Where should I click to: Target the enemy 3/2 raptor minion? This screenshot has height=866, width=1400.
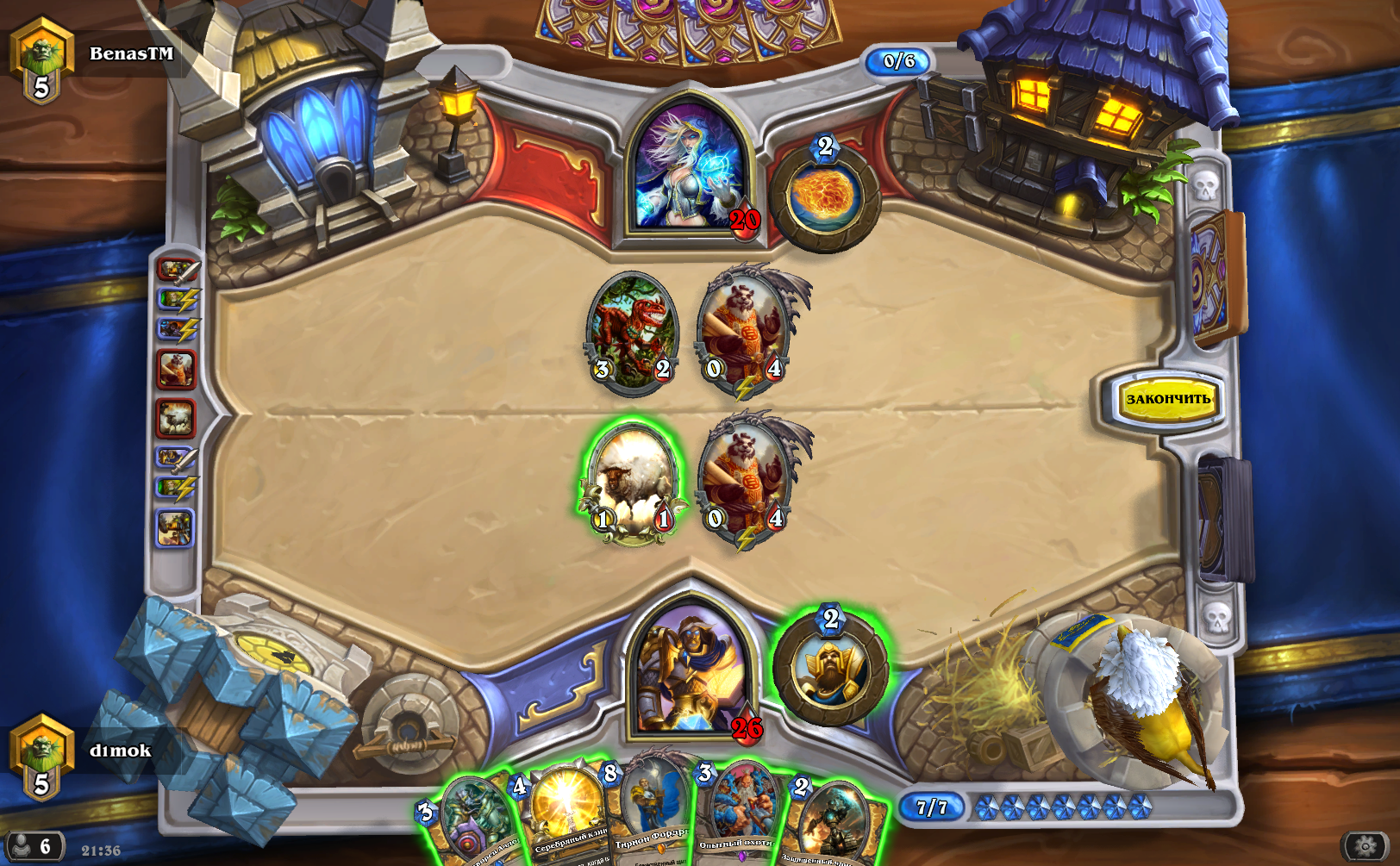click(x=632, y=332)
